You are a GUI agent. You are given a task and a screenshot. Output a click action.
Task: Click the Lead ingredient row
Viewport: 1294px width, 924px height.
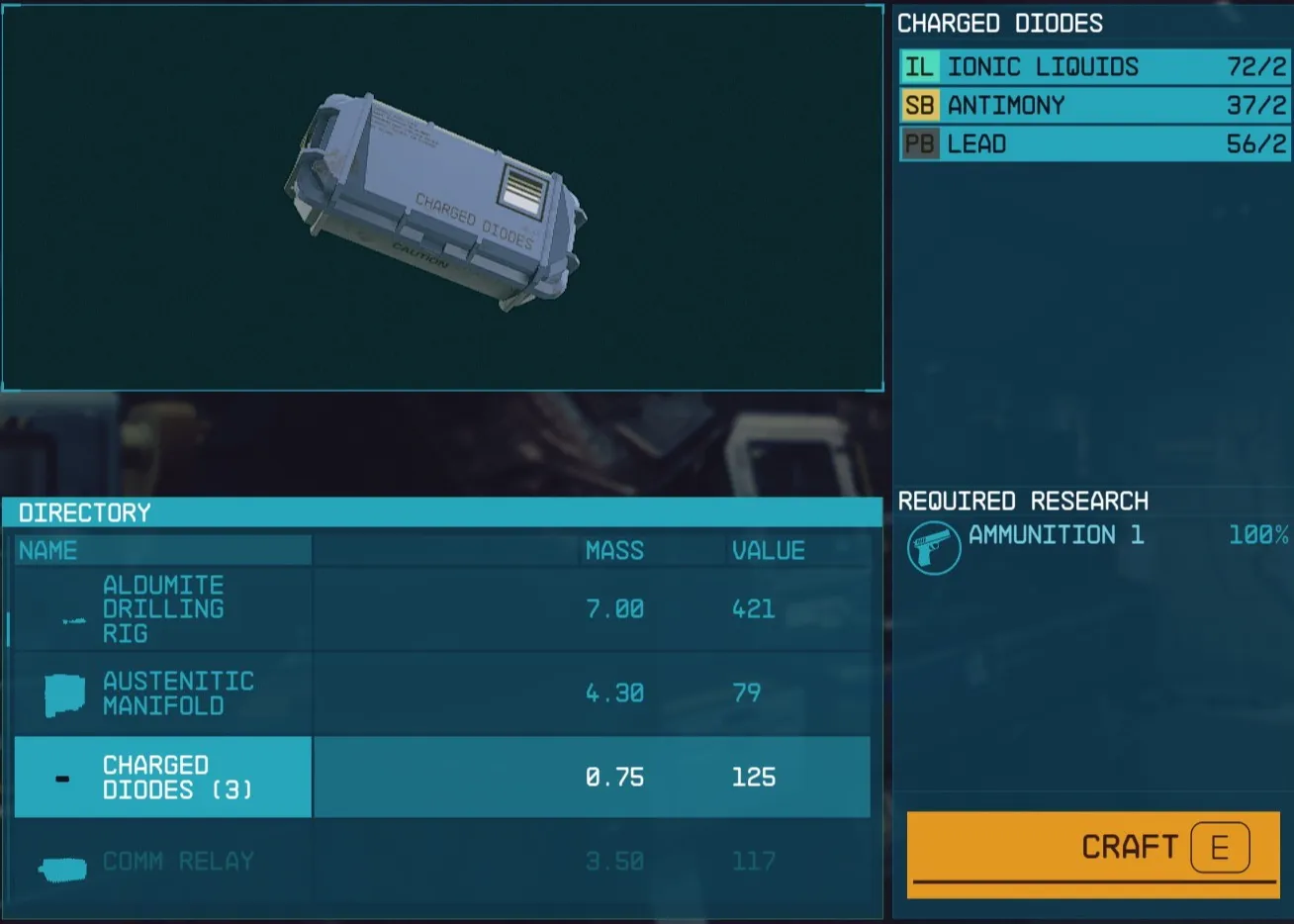(1092, 144)
